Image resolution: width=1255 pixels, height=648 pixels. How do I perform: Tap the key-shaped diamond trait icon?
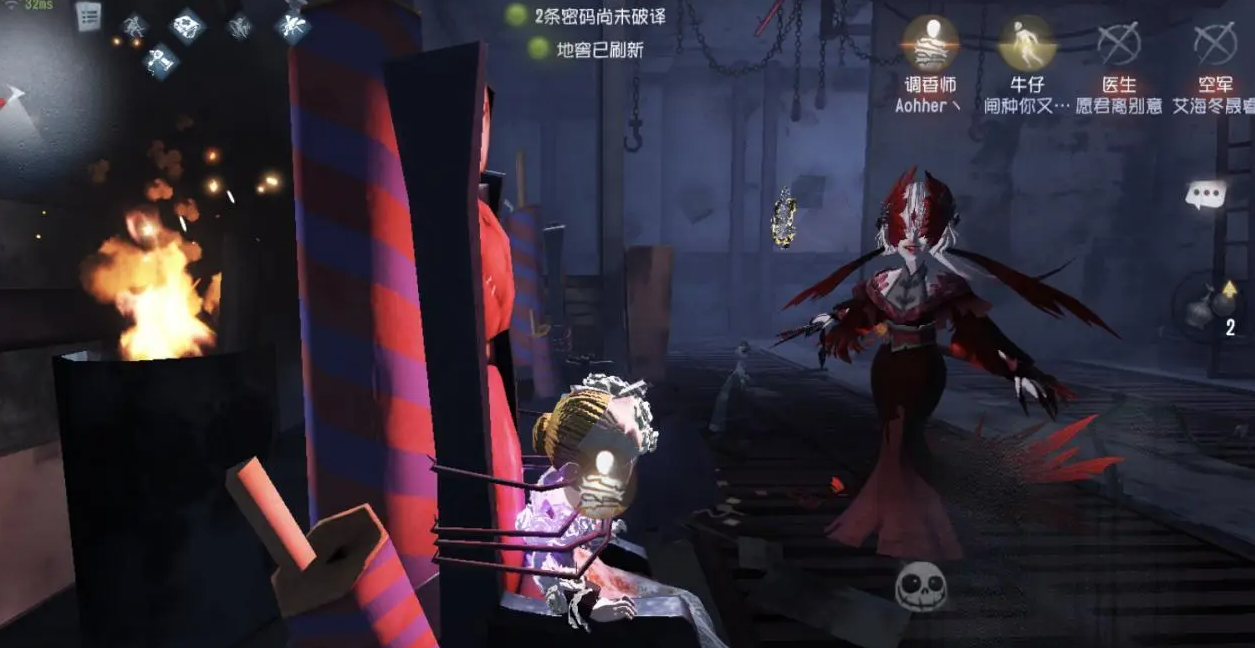pyautogui.click(x=158, y=61)
